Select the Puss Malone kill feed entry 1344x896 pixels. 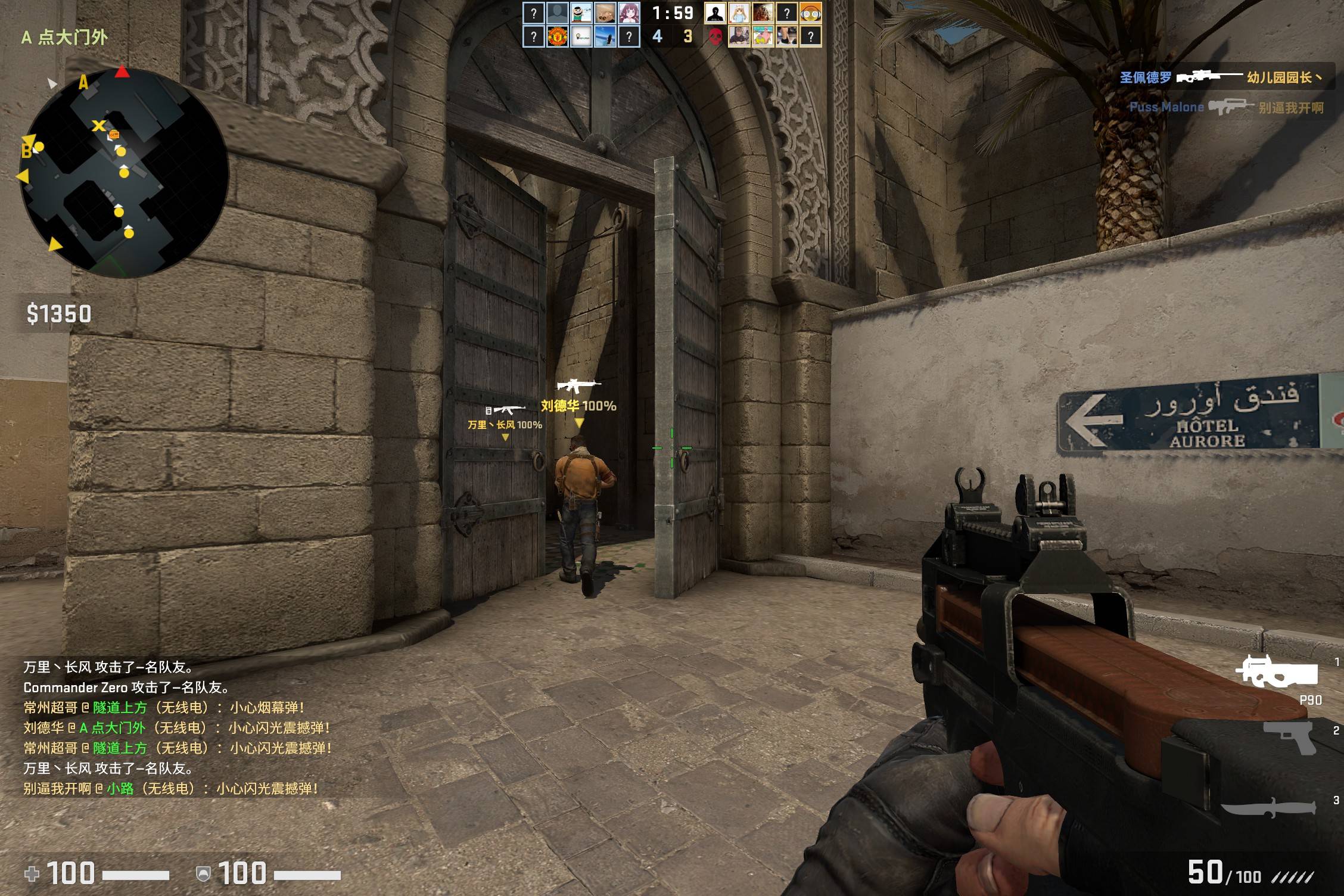[x=1226, y=107]
